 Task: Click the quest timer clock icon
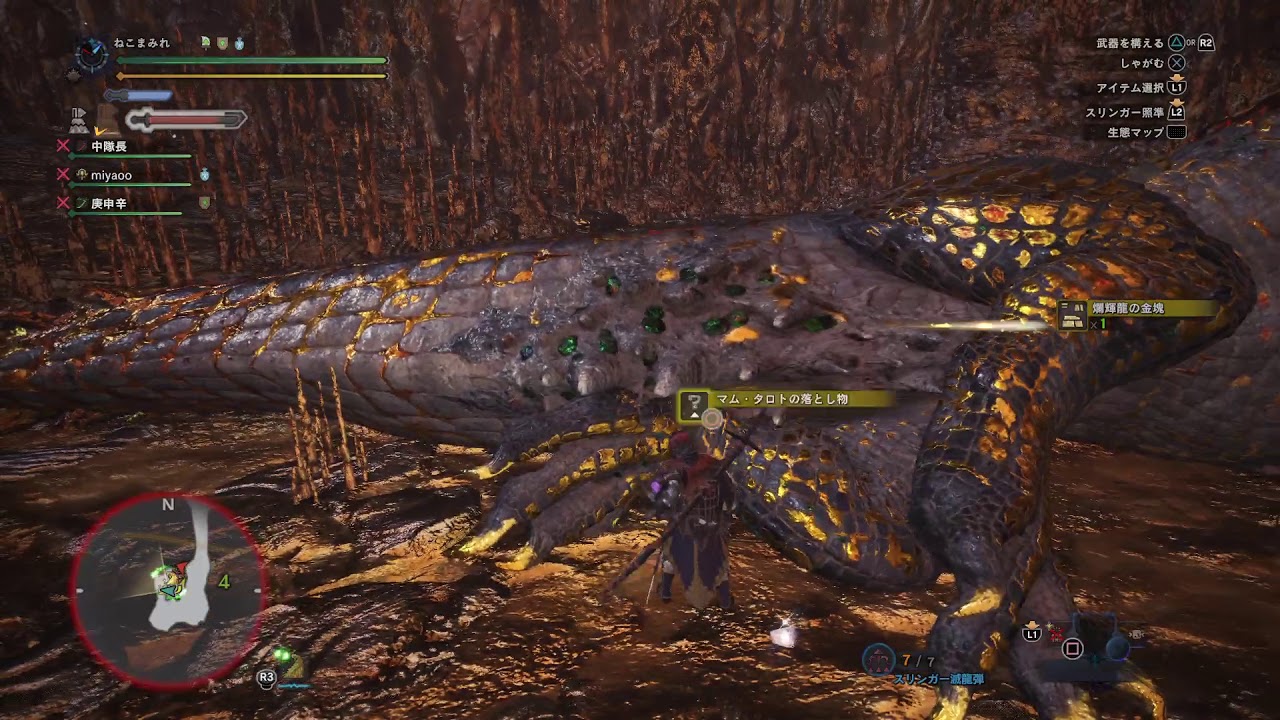(x=91, y=54)
